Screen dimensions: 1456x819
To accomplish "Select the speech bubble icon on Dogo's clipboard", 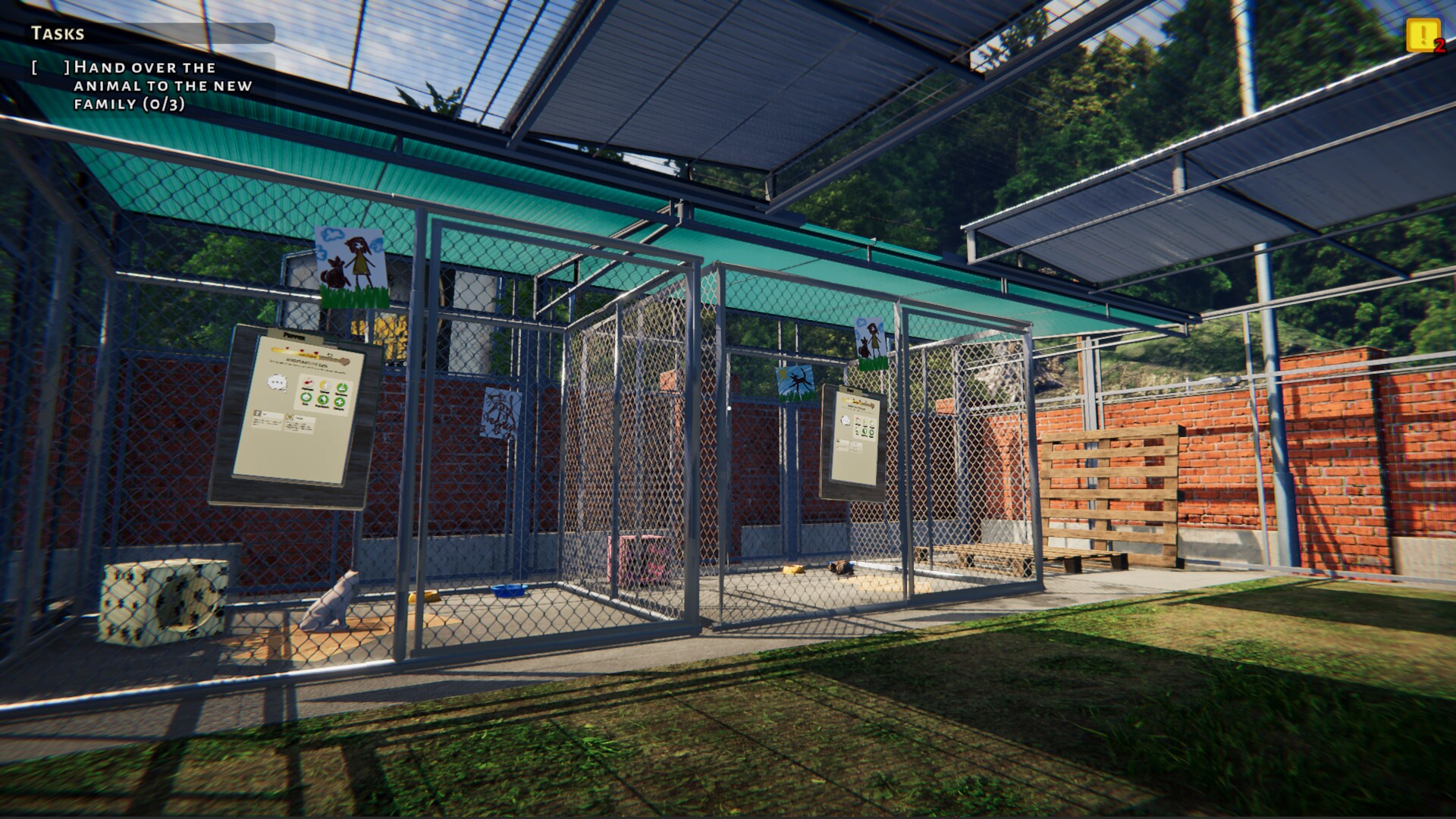I will click(x=845, y=420).
